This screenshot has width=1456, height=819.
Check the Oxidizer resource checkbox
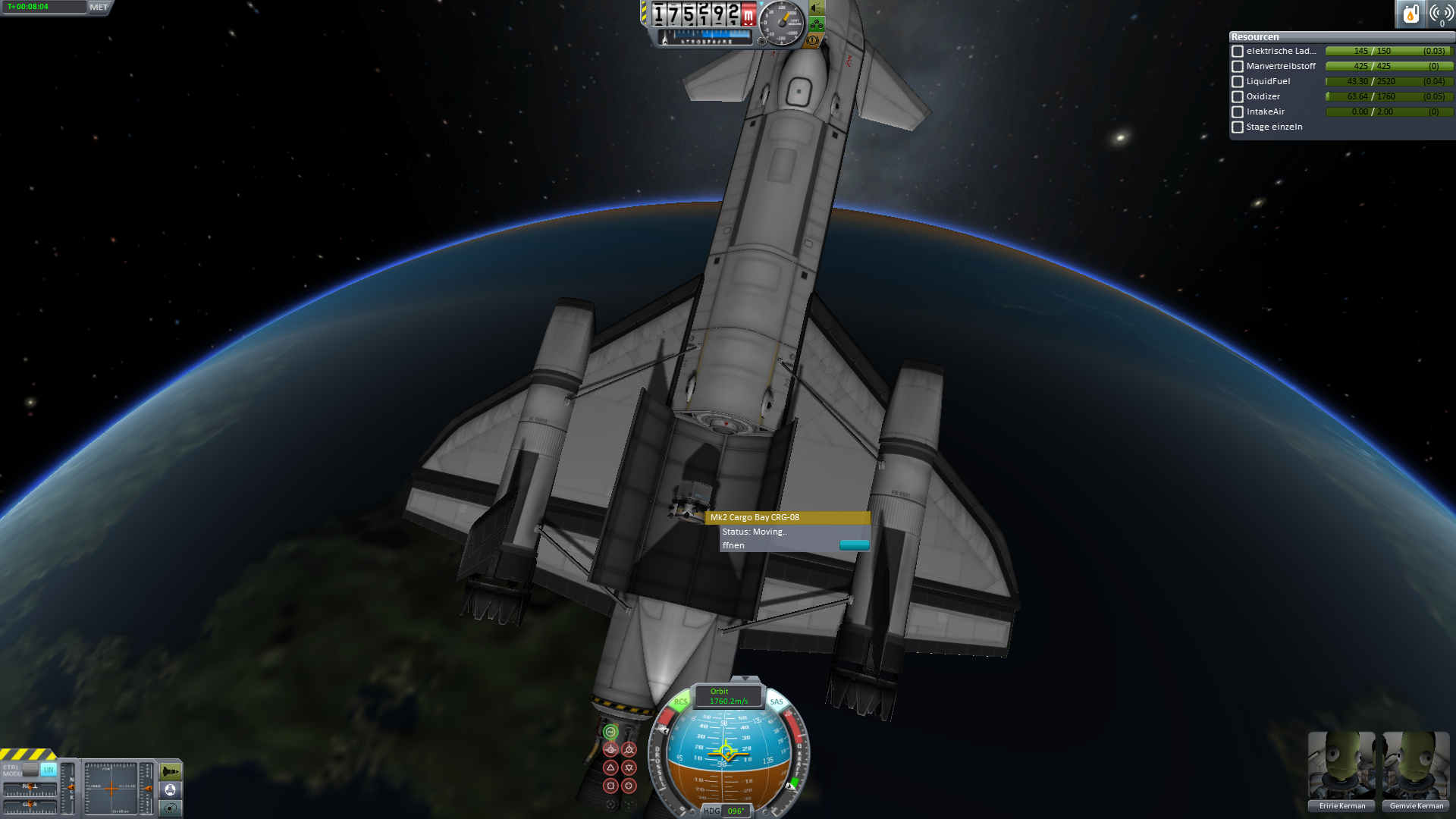1238,97
